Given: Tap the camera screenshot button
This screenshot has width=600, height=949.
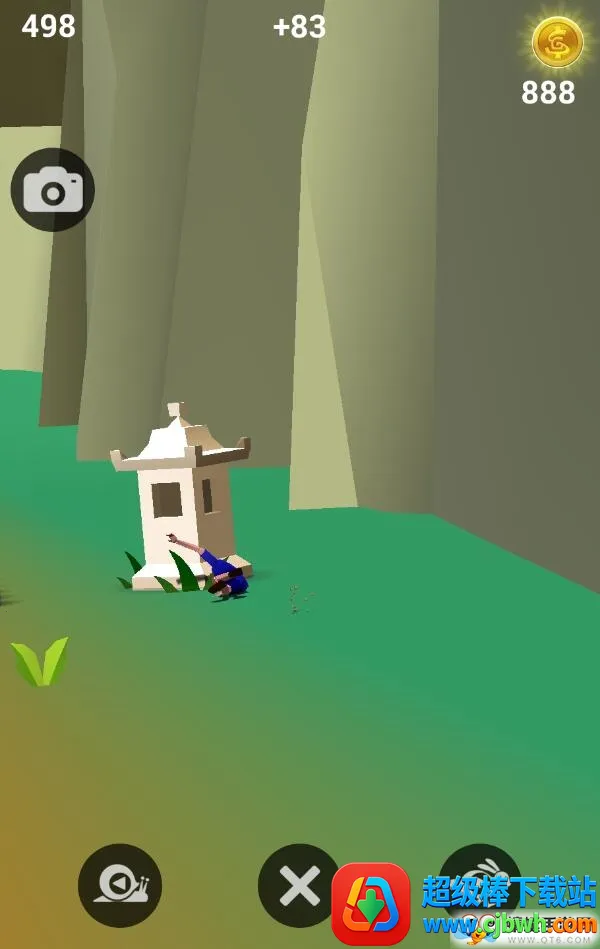Looking at the screenshot, I should pos(53,190).
